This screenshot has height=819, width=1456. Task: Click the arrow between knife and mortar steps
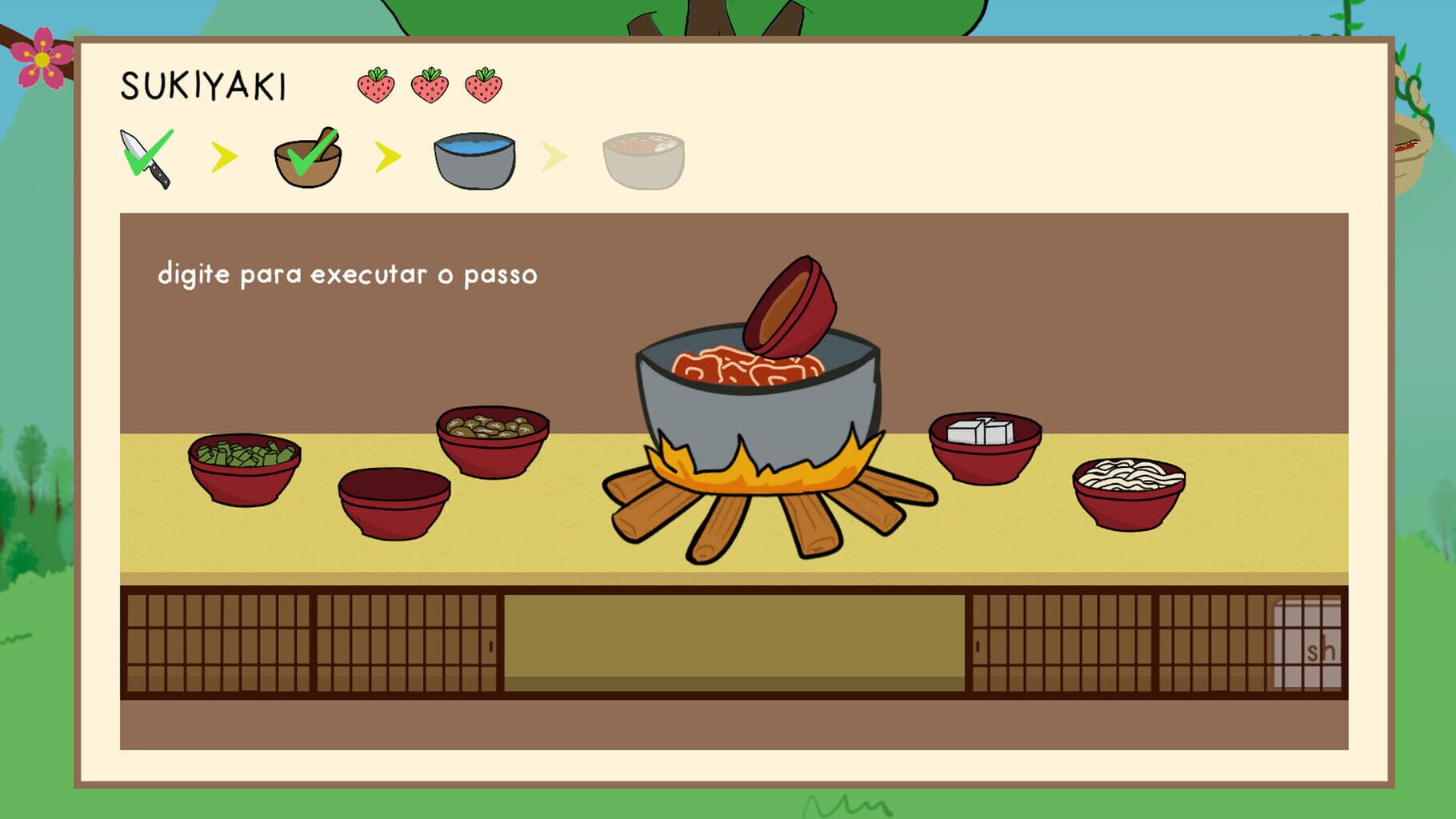[225, 157]
